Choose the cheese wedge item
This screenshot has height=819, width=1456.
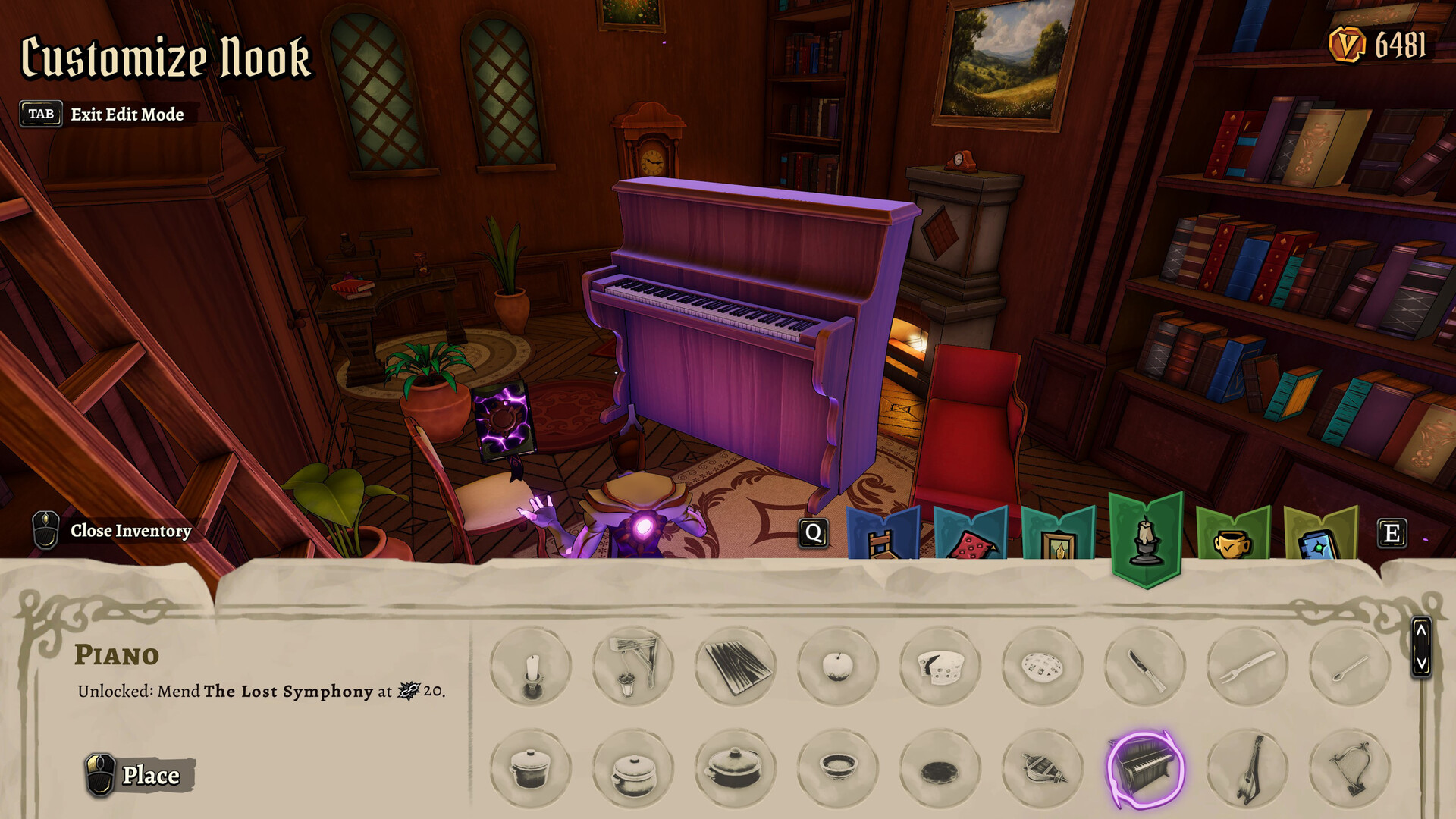[940, 667]
